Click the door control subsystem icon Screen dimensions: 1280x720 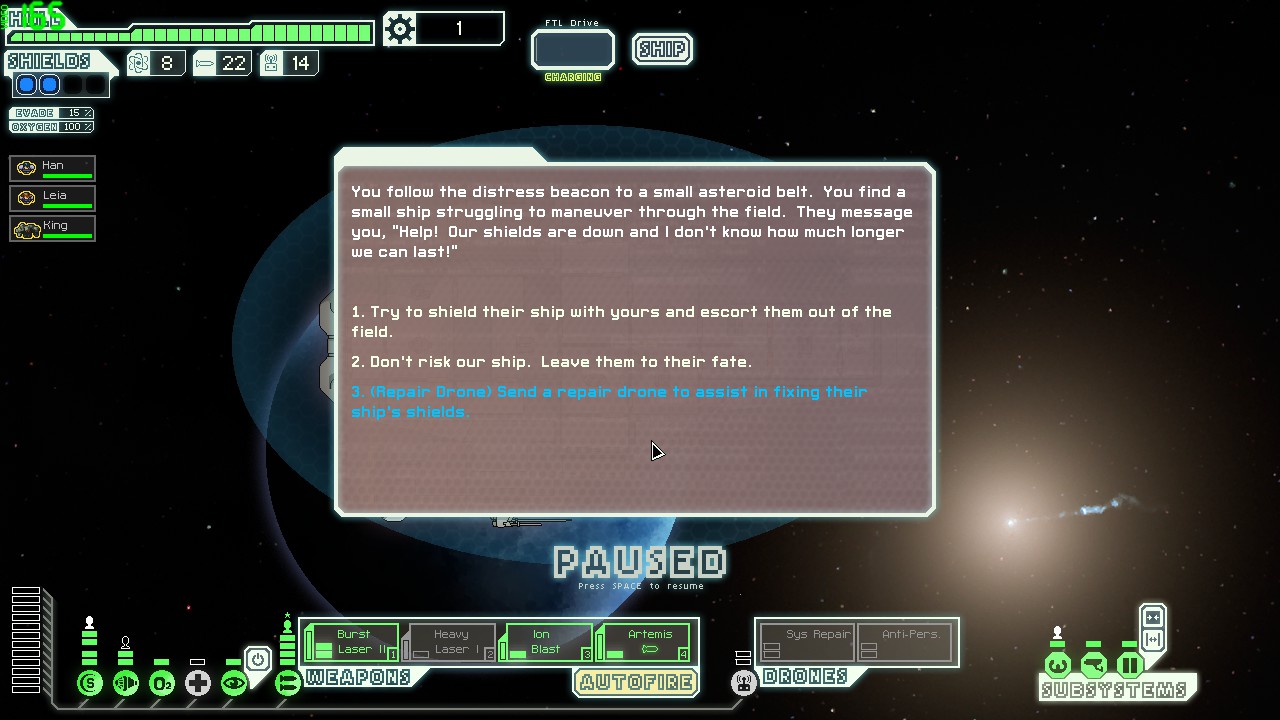pos(1129,665)
